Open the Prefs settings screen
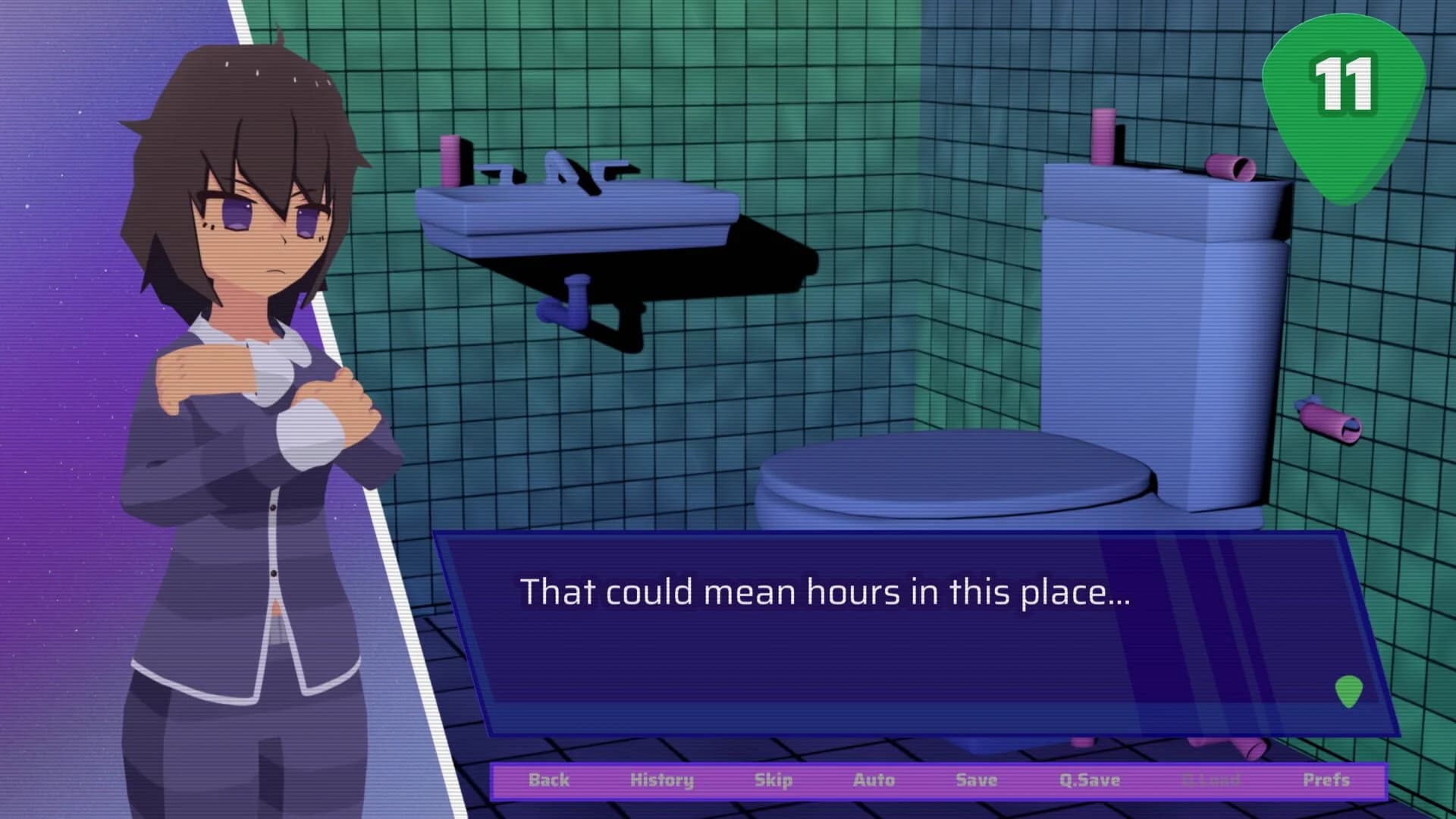1456x819 pixels. click(1325, 780)
